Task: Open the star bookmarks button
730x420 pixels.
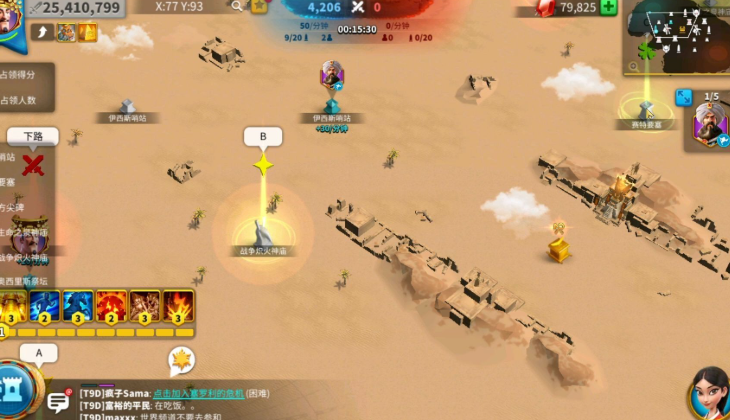Action: pos(259,6)
